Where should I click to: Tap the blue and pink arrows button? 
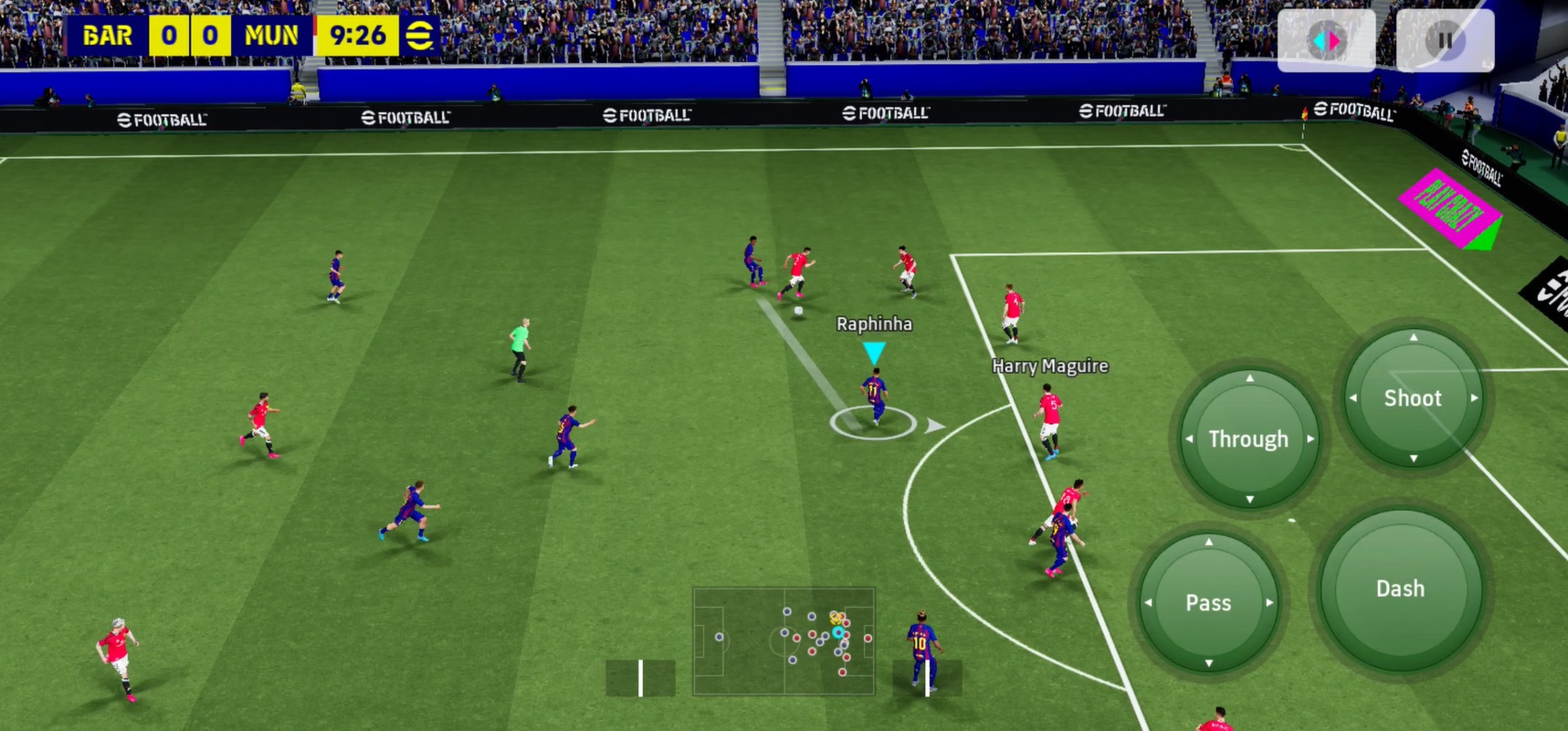pos(1326,40)
